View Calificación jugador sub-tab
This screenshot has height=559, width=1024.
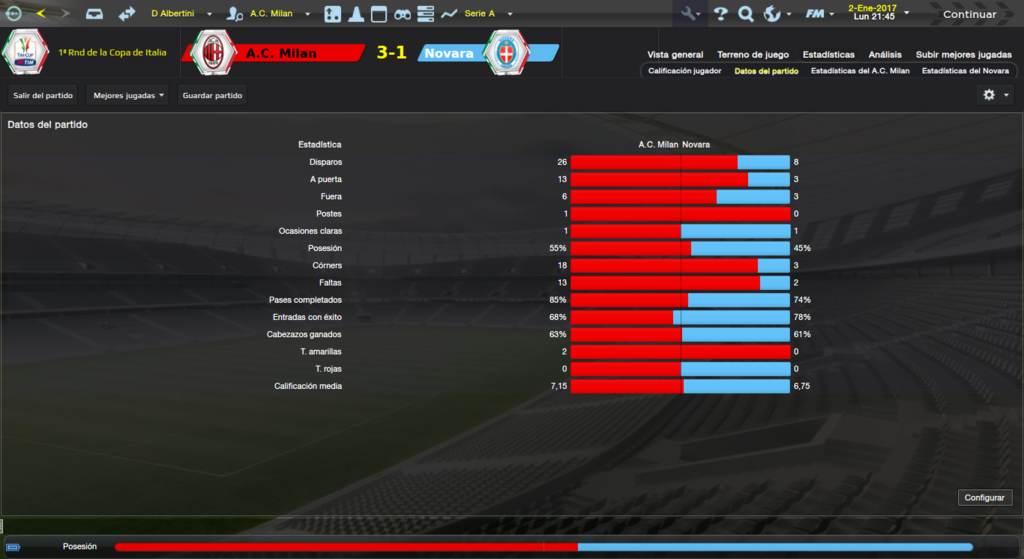(684, 72)
